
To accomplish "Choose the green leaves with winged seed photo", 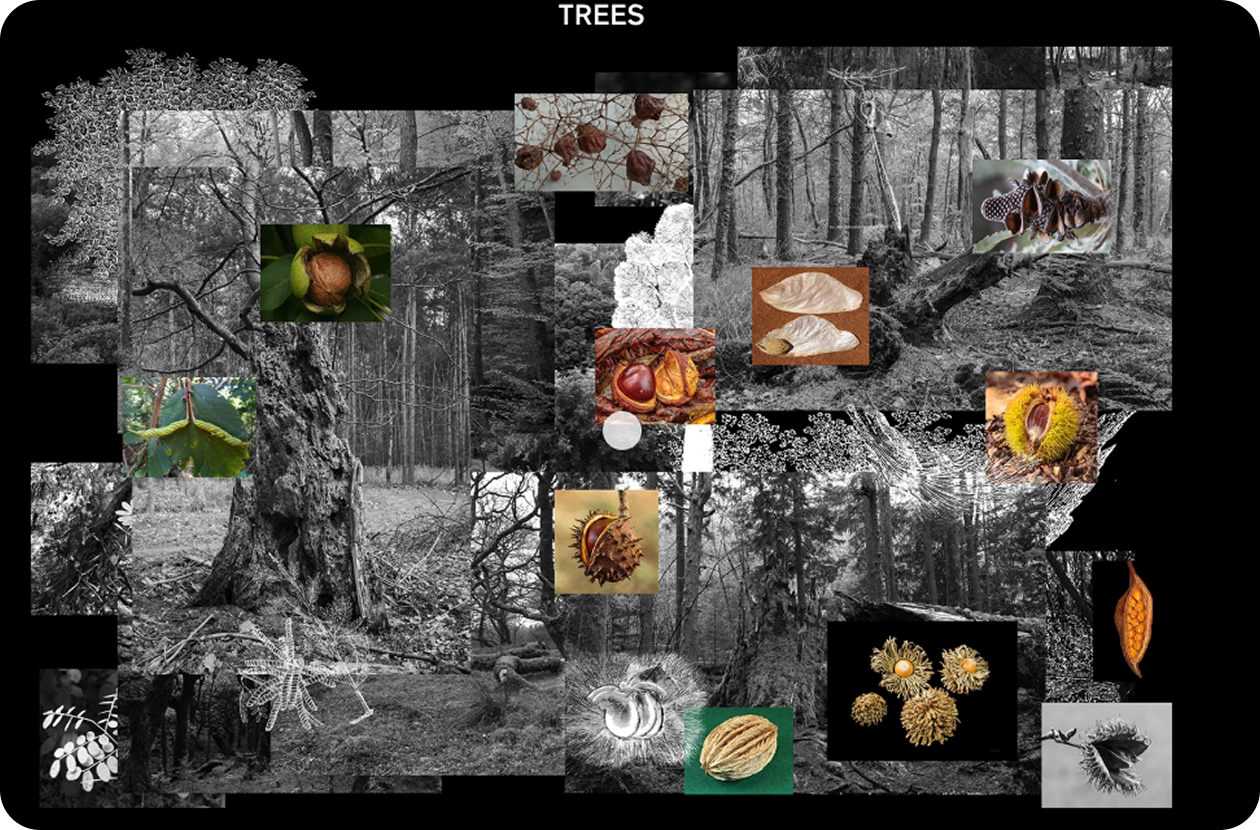I will click(x=188, y=426).
